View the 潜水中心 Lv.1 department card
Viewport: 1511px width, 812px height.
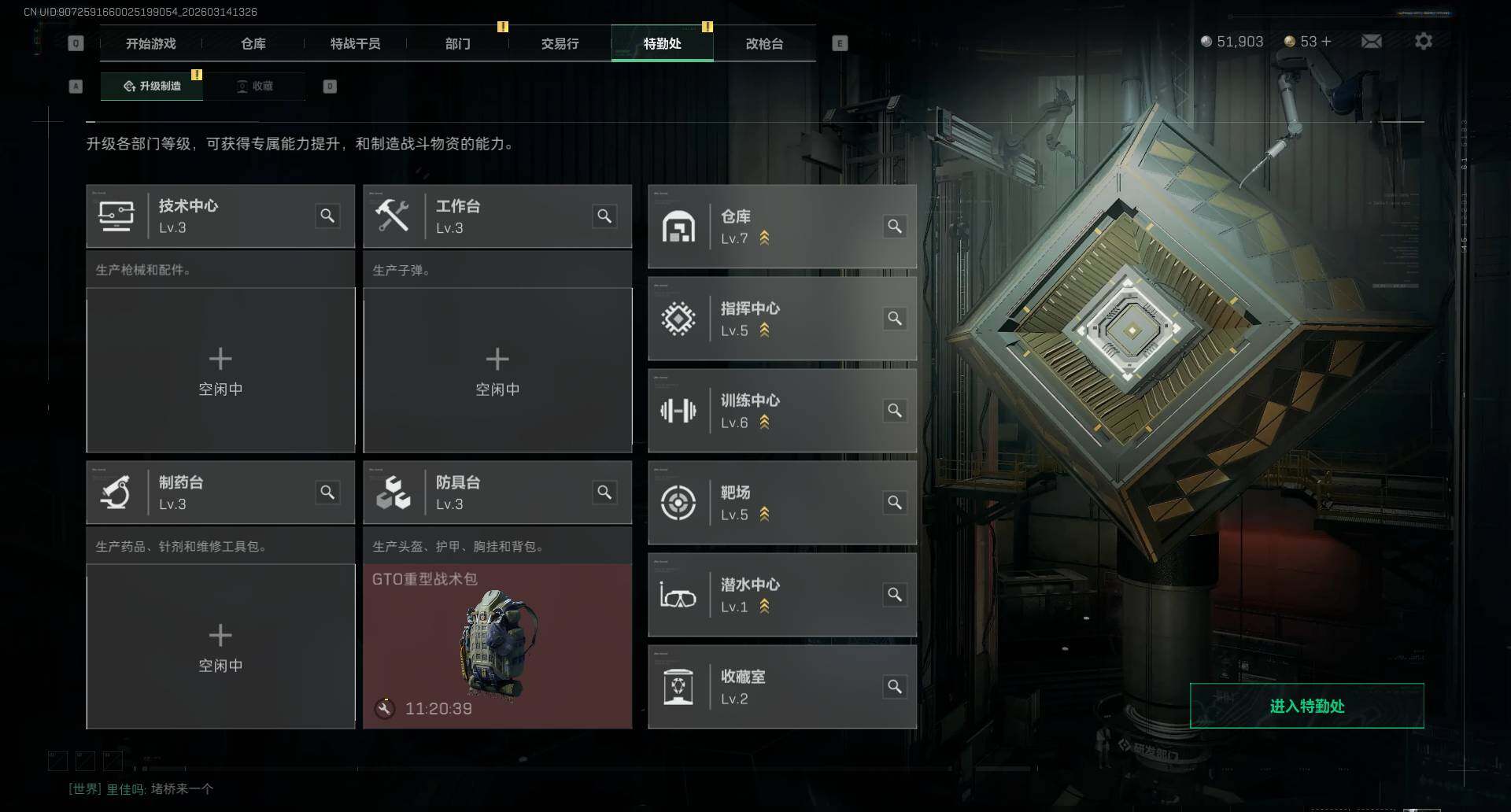point(781,595)
